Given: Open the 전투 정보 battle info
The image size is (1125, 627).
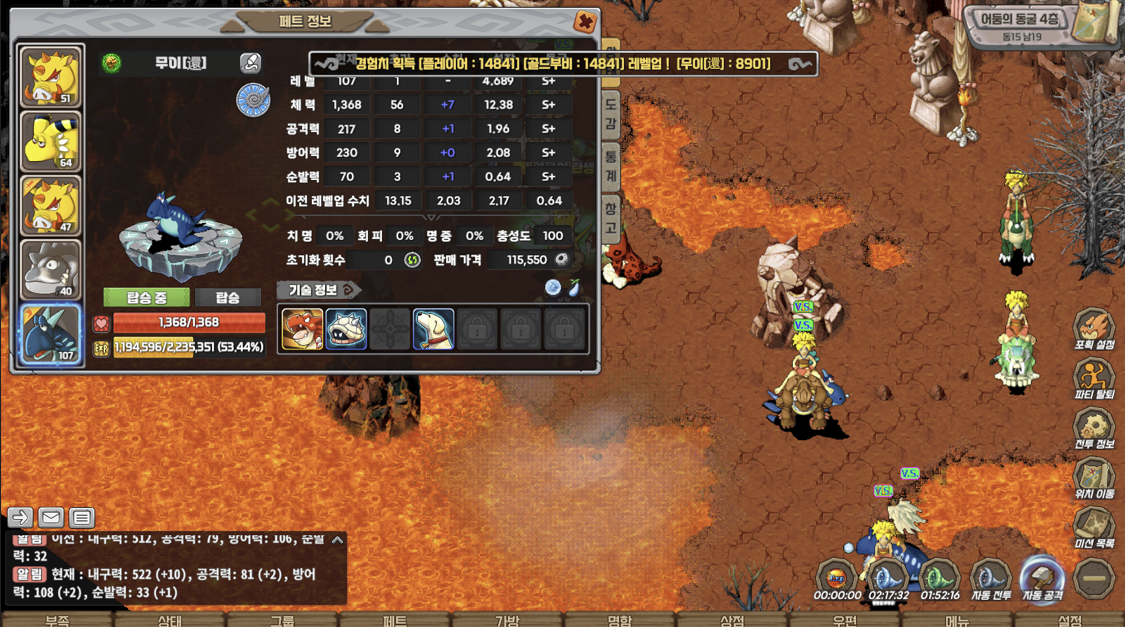Looking at the screenshot, I should point(1094,430).
